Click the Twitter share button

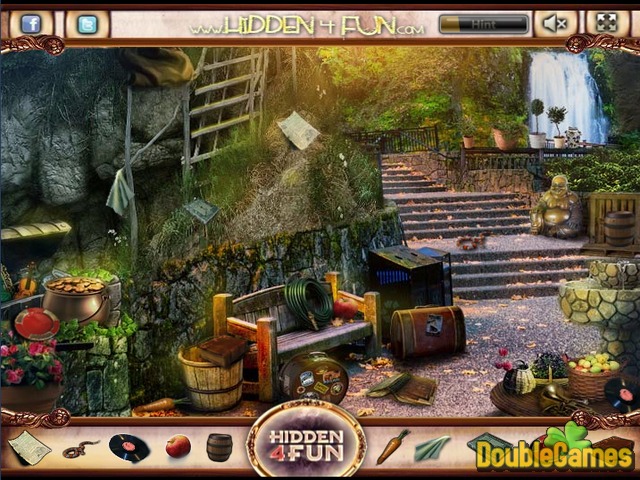(87, 23)
